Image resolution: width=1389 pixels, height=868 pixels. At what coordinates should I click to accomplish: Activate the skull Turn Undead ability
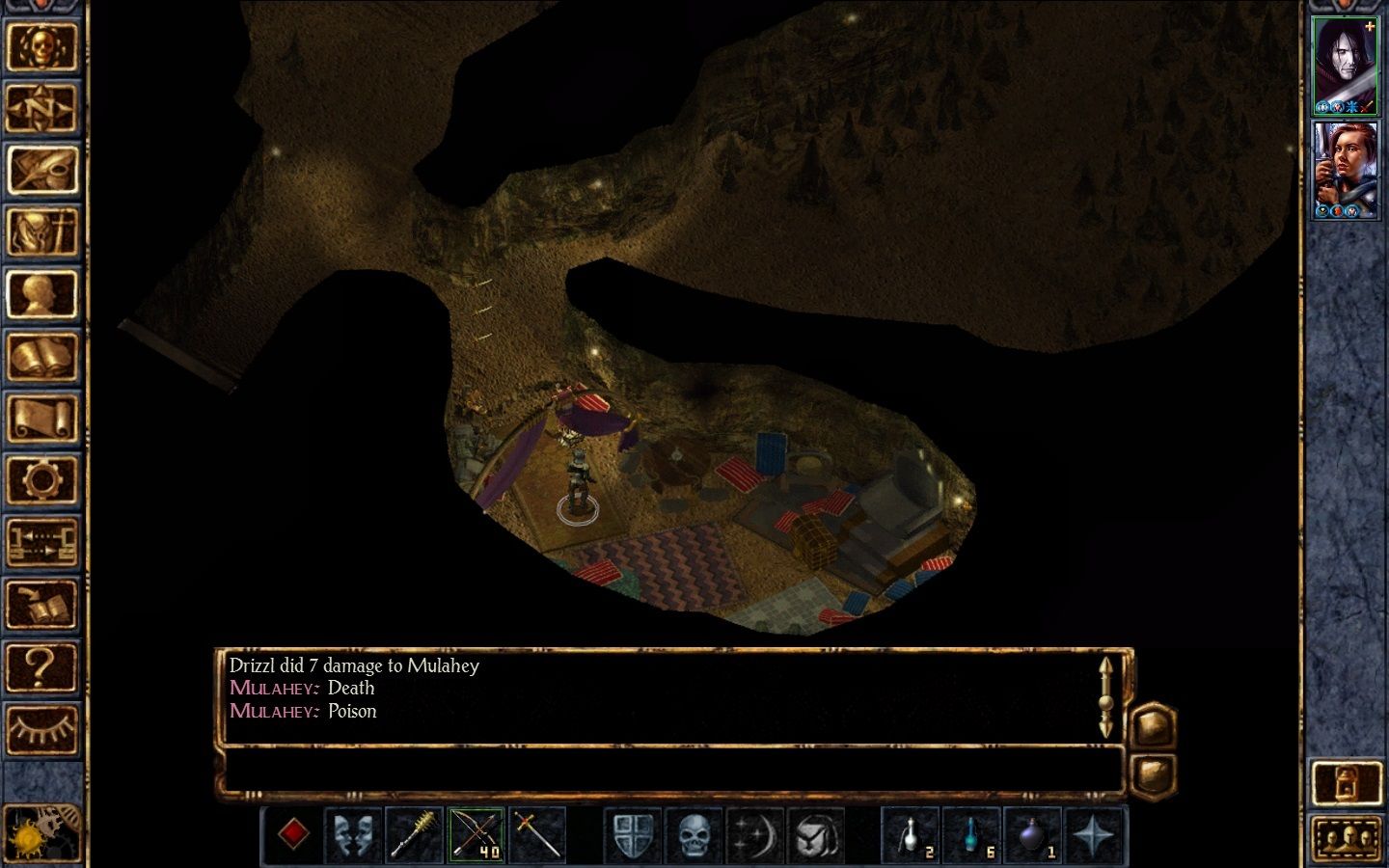click(x=694, y=834)
